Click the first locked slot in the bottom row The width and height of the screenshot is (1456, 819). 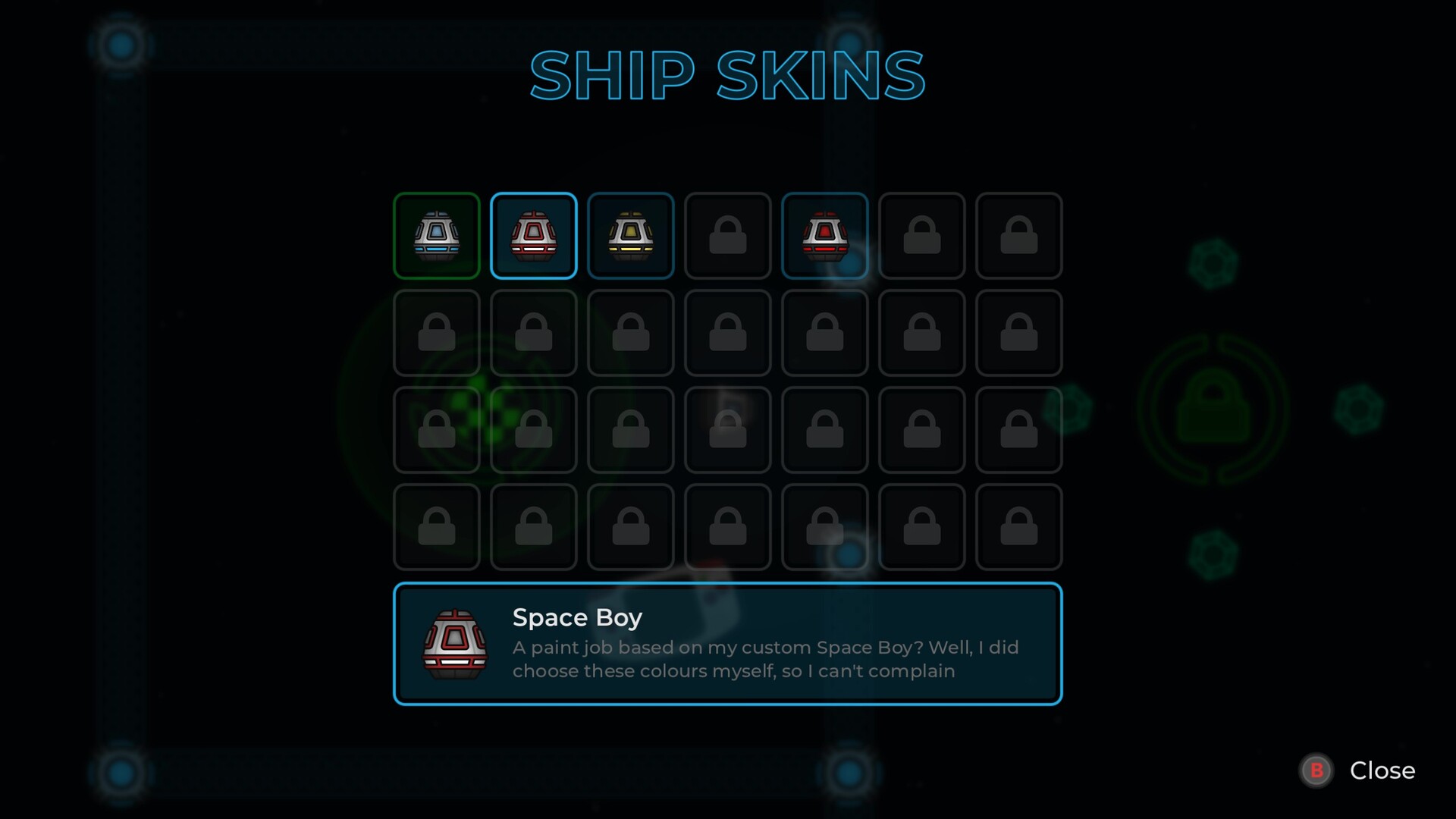[436, 527]
